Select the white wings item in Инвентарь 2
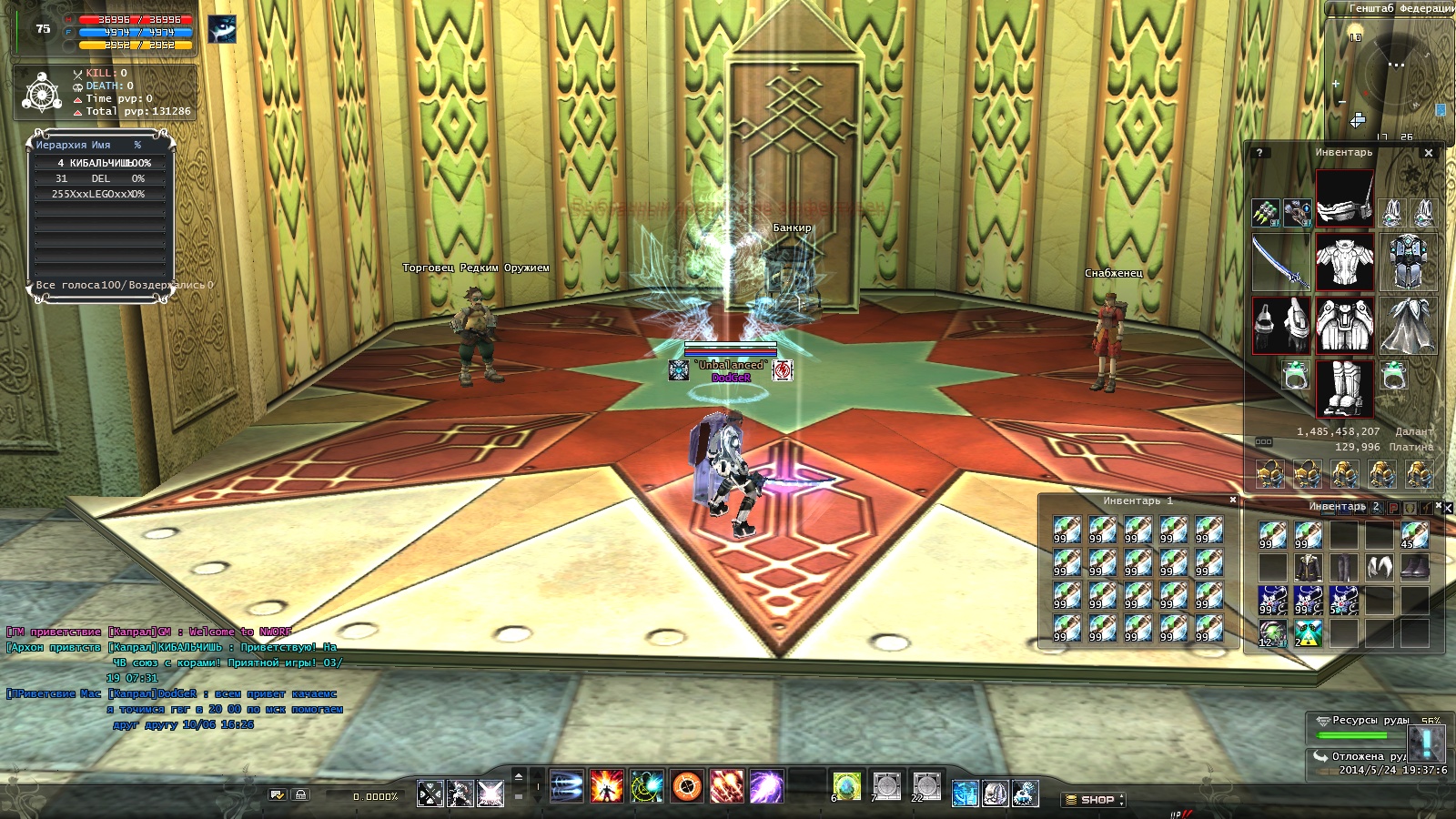This screenshot has width=1456, height=819. tap(1380, 569)
